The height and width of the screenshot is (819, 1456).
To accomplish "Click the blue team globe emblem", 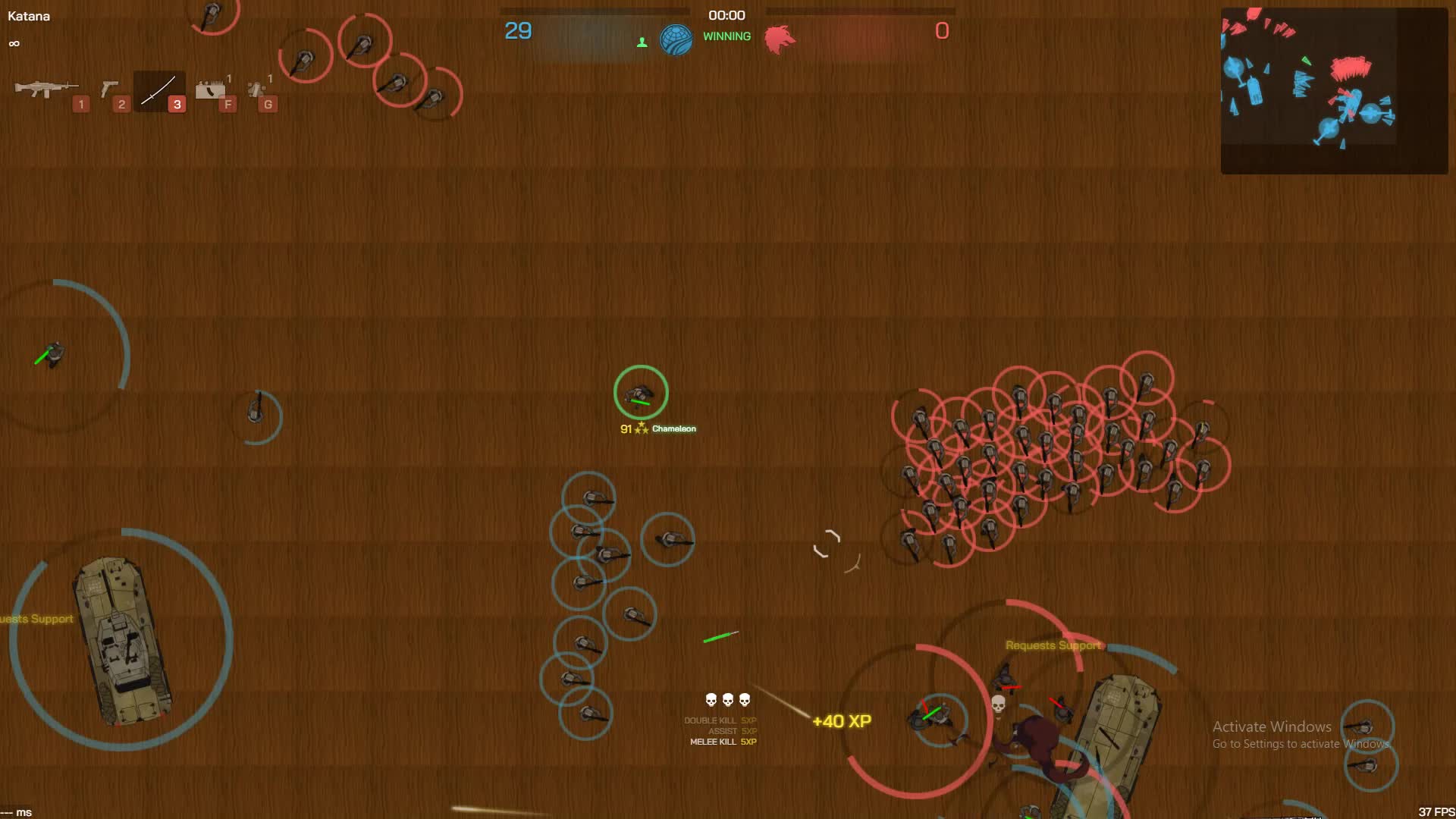I will [x=677, y=39].
